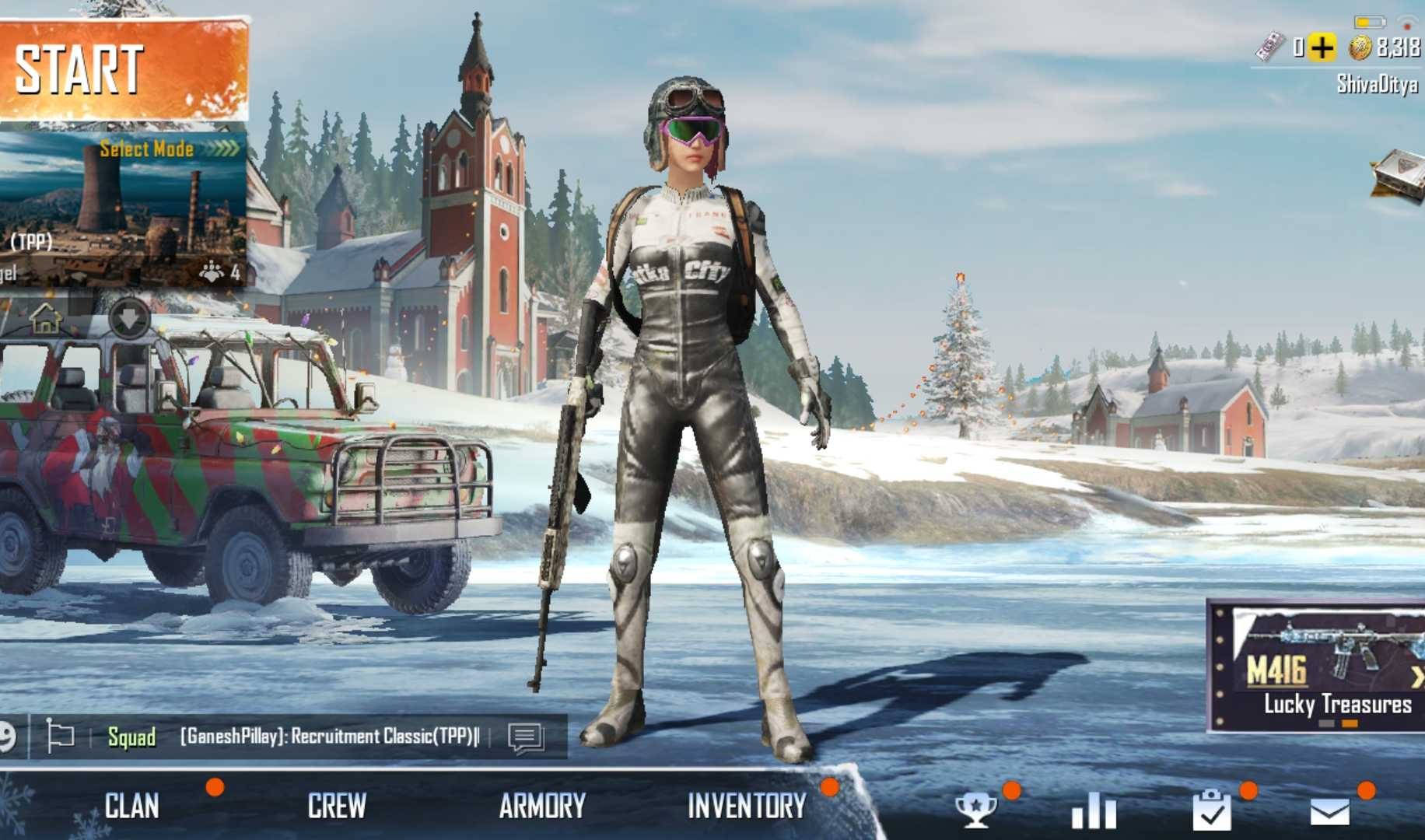Click the house icon above the vehicle
Screen dimensions: 1425x840
point(45,318)
